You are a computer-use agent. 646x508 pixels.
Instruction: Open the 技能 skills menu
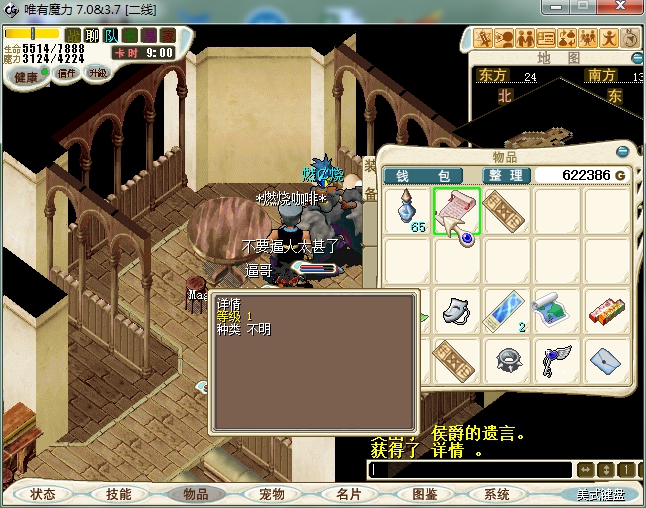pos(119,494)
